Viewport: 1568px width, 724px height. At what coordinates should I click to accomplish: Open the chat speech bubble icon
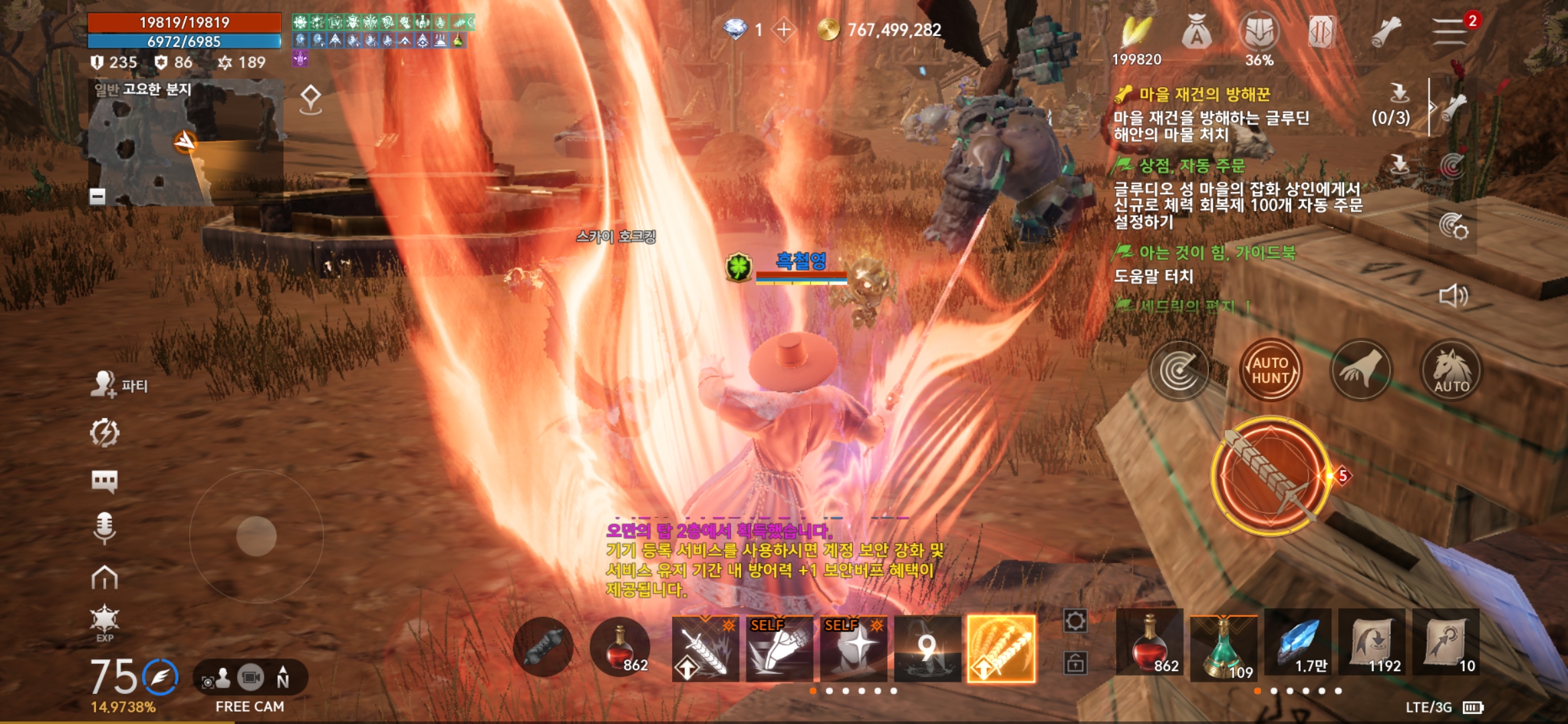click(x=105, y=481)
